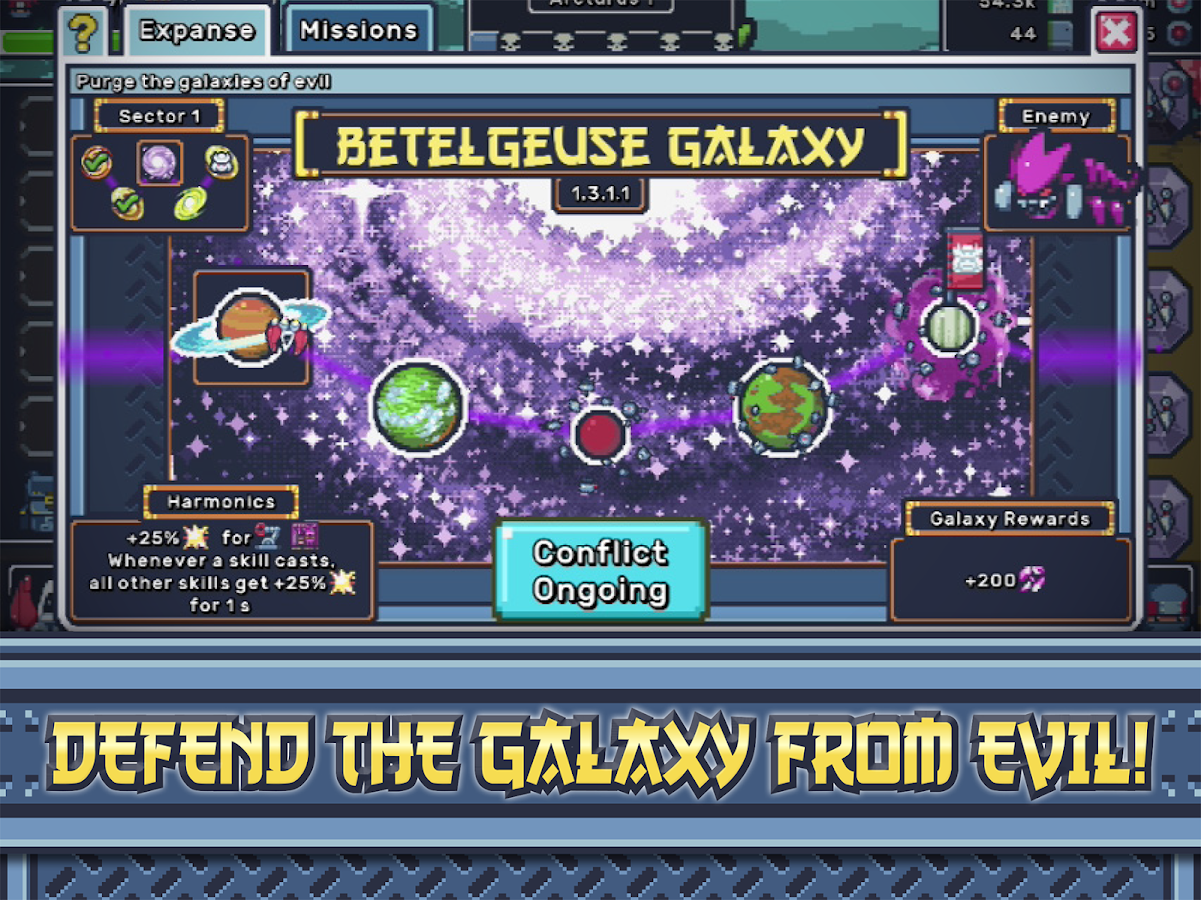The image size is (1201, 900).
Task: Select the purple spiral galaxy in Sector 1
Action: (x=159, y=163)
